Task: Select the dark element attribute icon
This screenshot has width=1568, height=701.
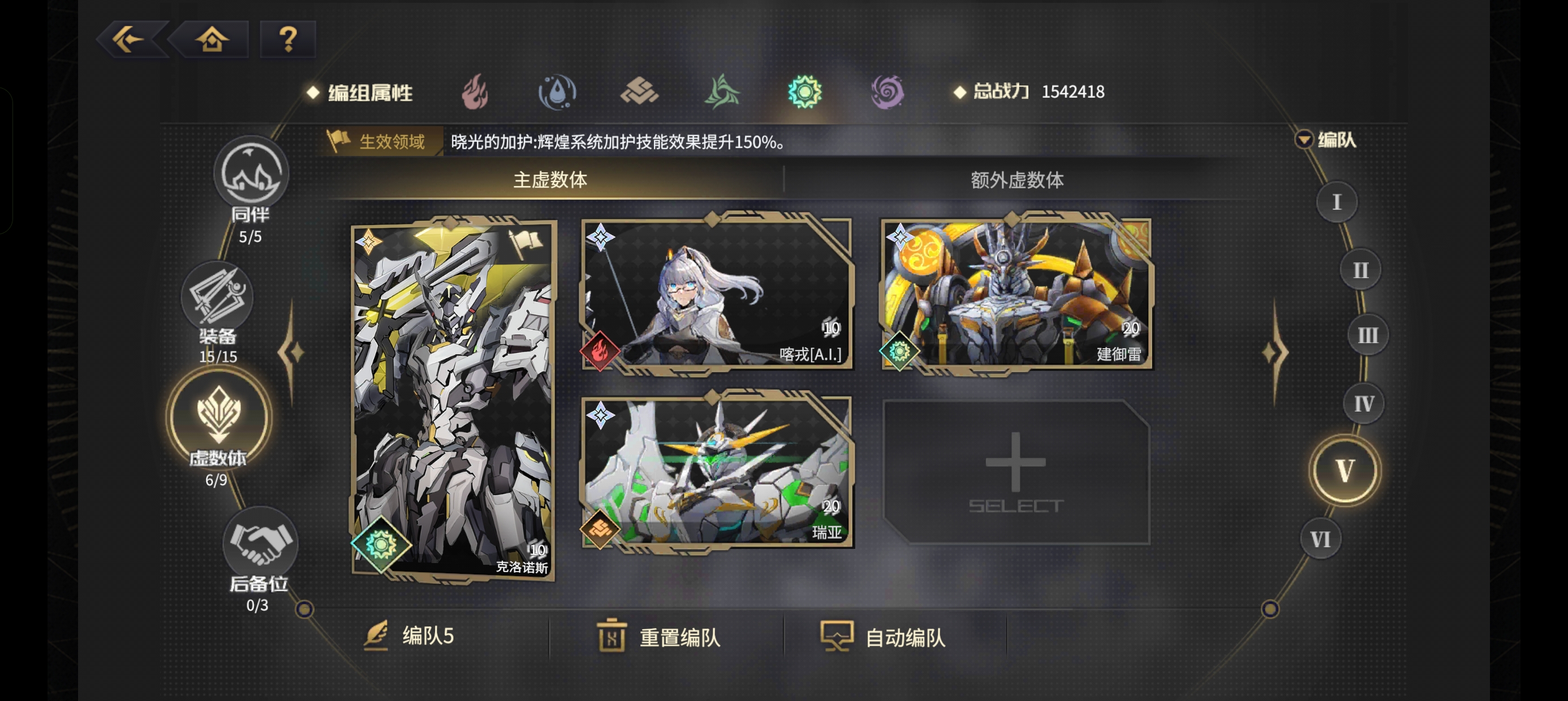Action: tap(886, 91)
